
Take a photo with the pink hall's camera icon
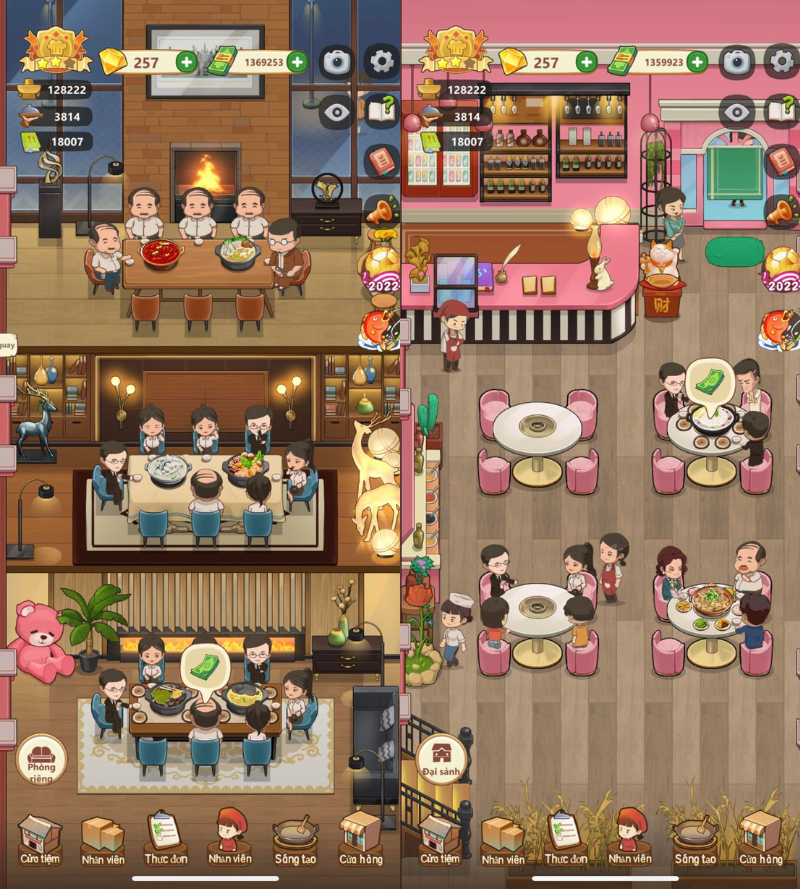point(737,62)
